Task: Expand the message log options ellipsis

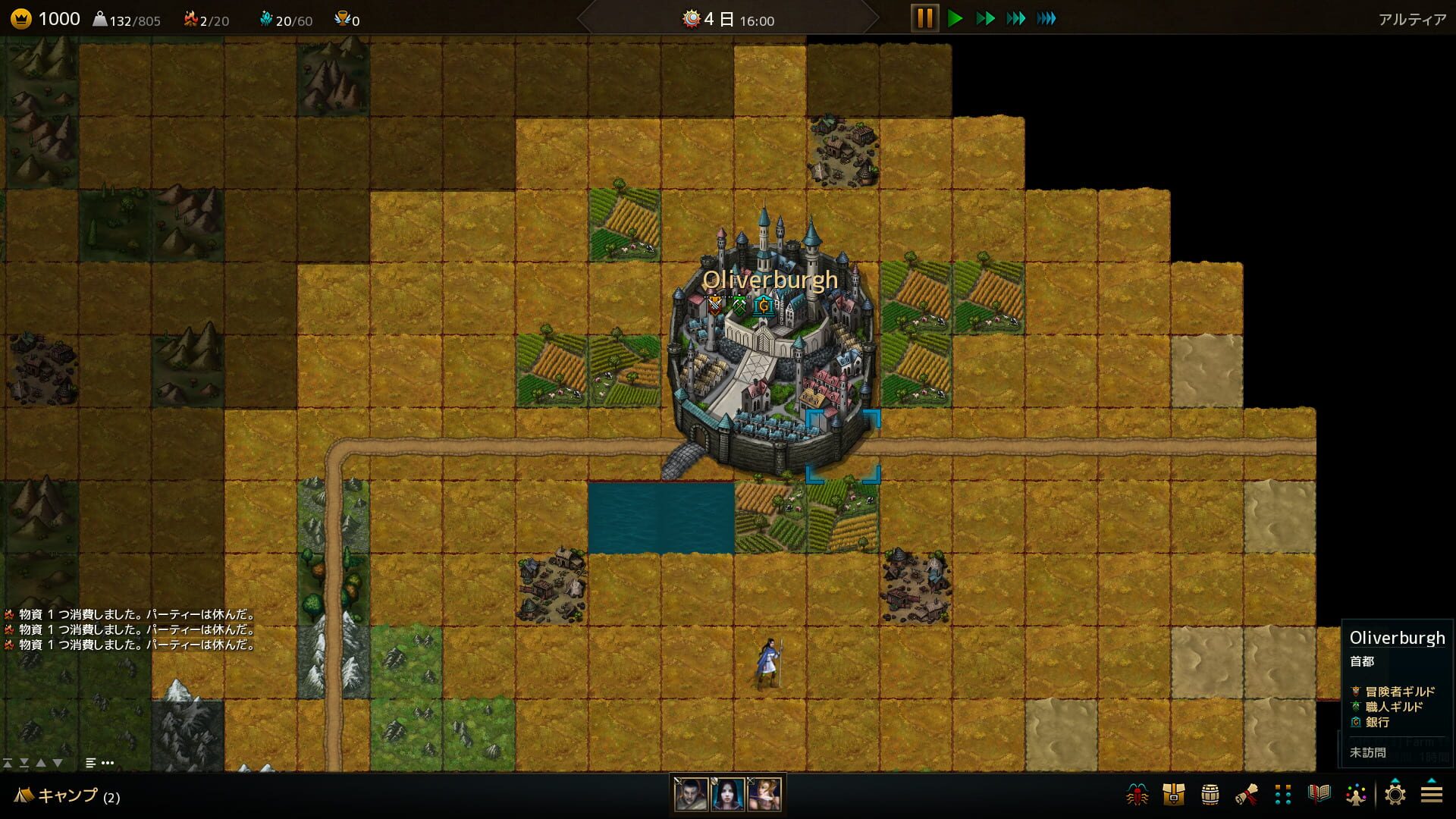Action: pos(108,763)
